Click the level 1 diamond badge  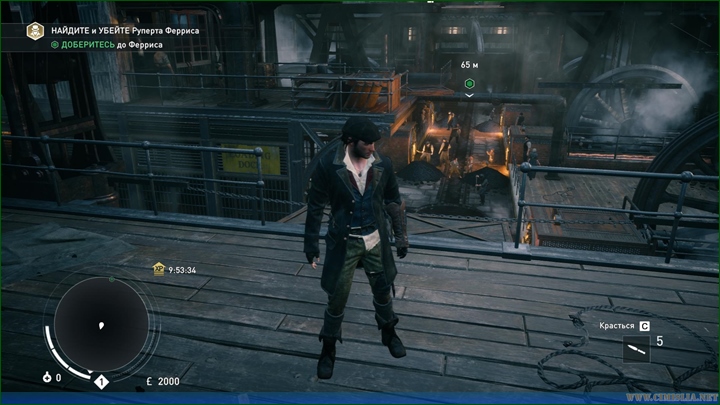101,381
